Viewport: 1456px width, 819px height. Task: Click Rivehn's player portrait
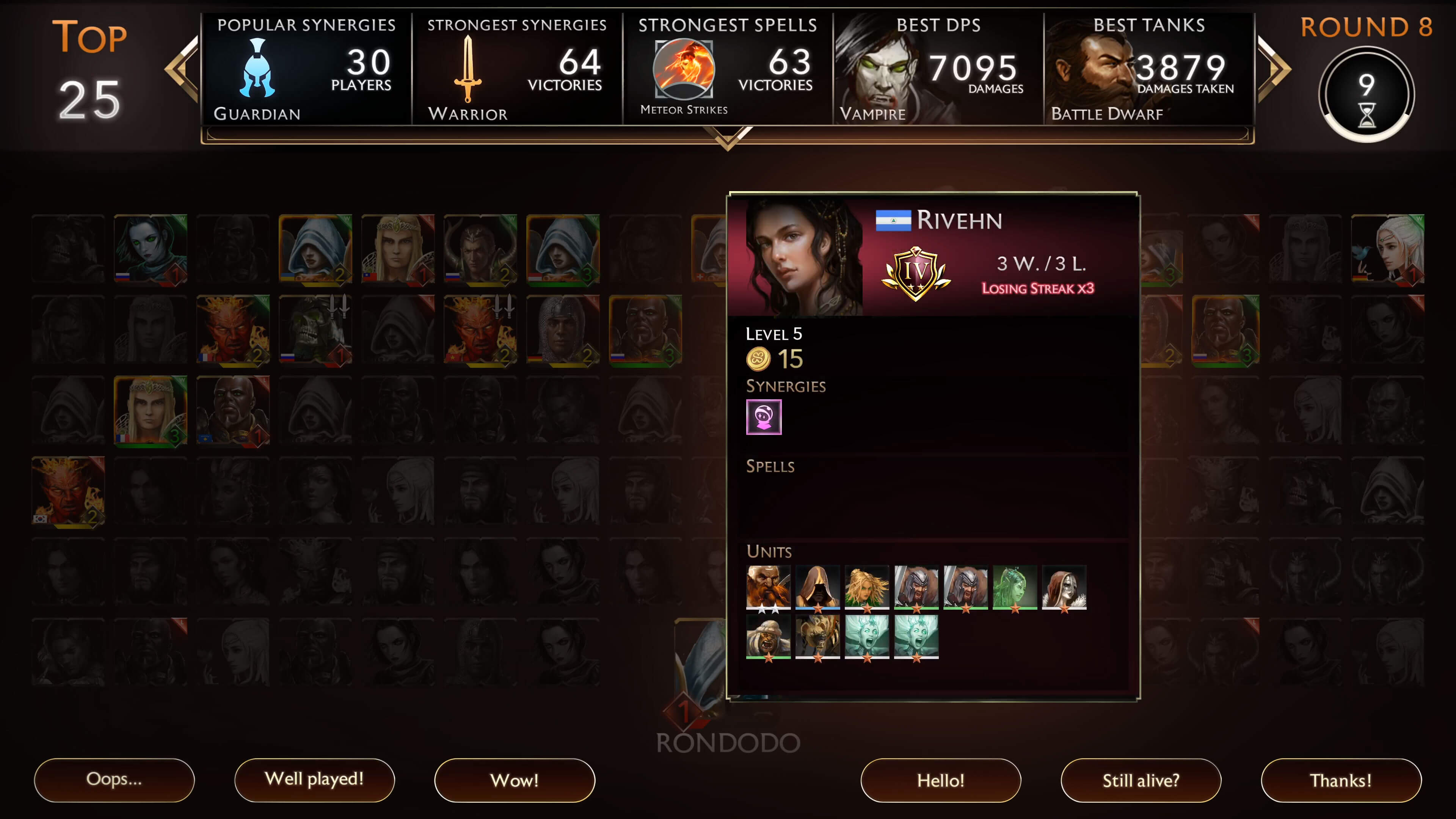(x=804, y=256)
